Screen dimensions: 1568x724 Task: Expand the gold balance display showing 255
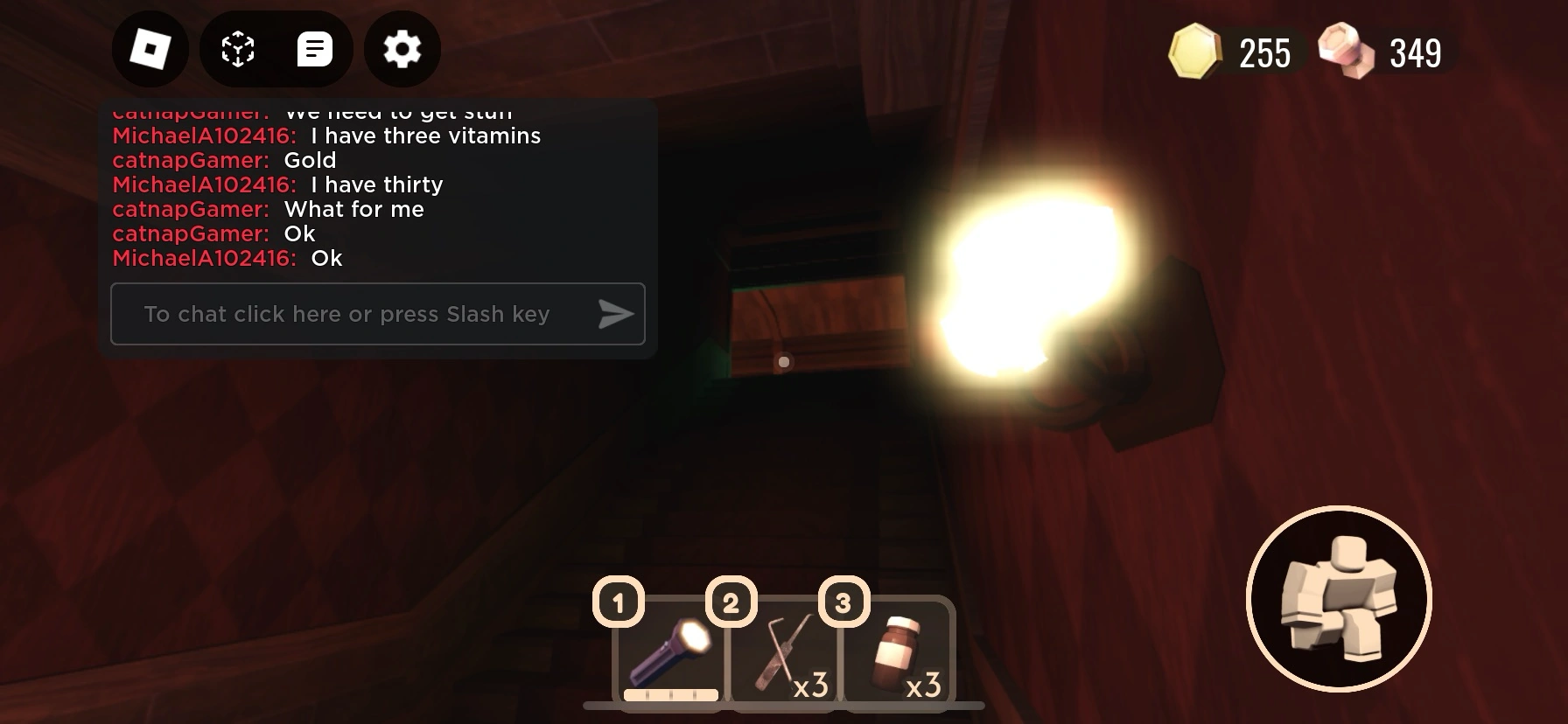click(x=1264, y=52)
